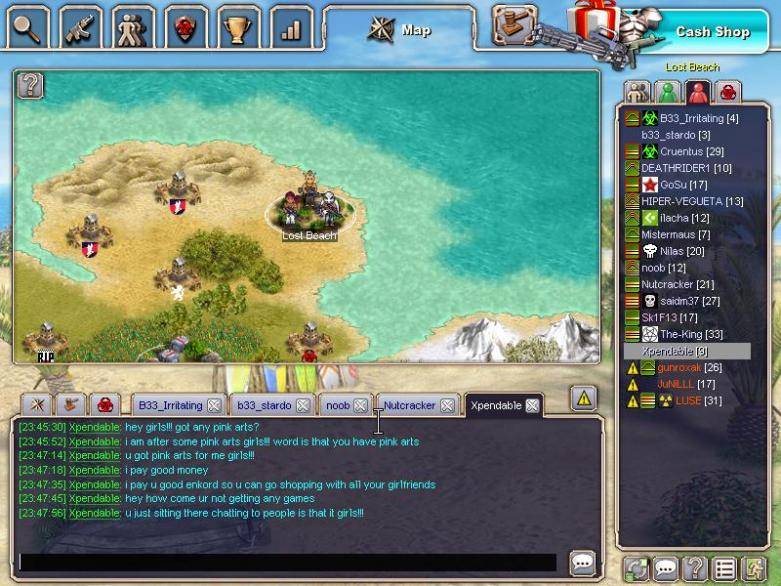Send message with speech bubble button

point(582,562)
